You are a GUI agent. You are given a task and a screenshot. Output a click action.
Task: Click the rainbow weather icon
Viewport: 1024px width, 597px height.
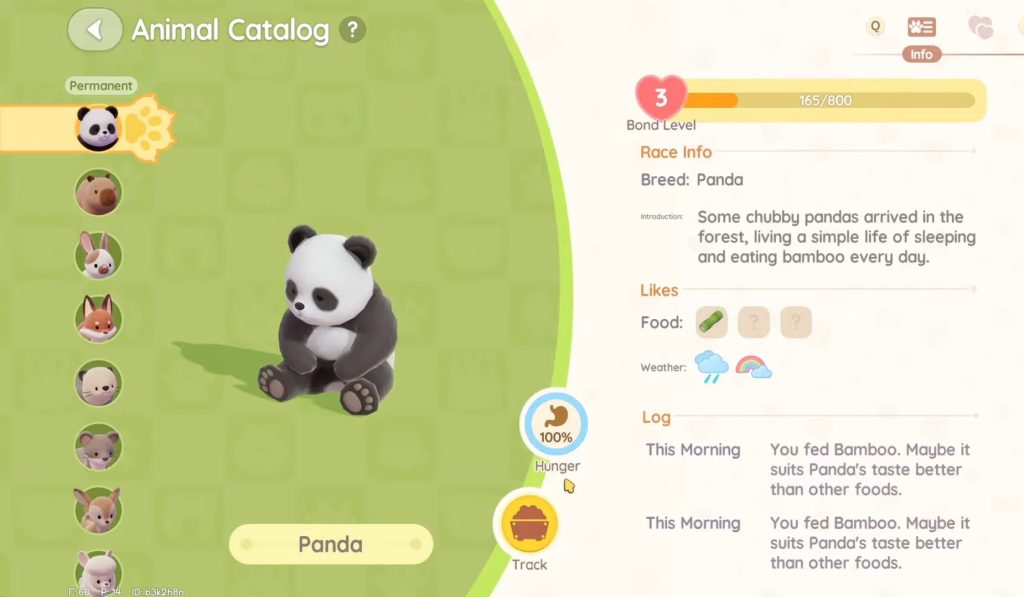click(x=753, y=367)
